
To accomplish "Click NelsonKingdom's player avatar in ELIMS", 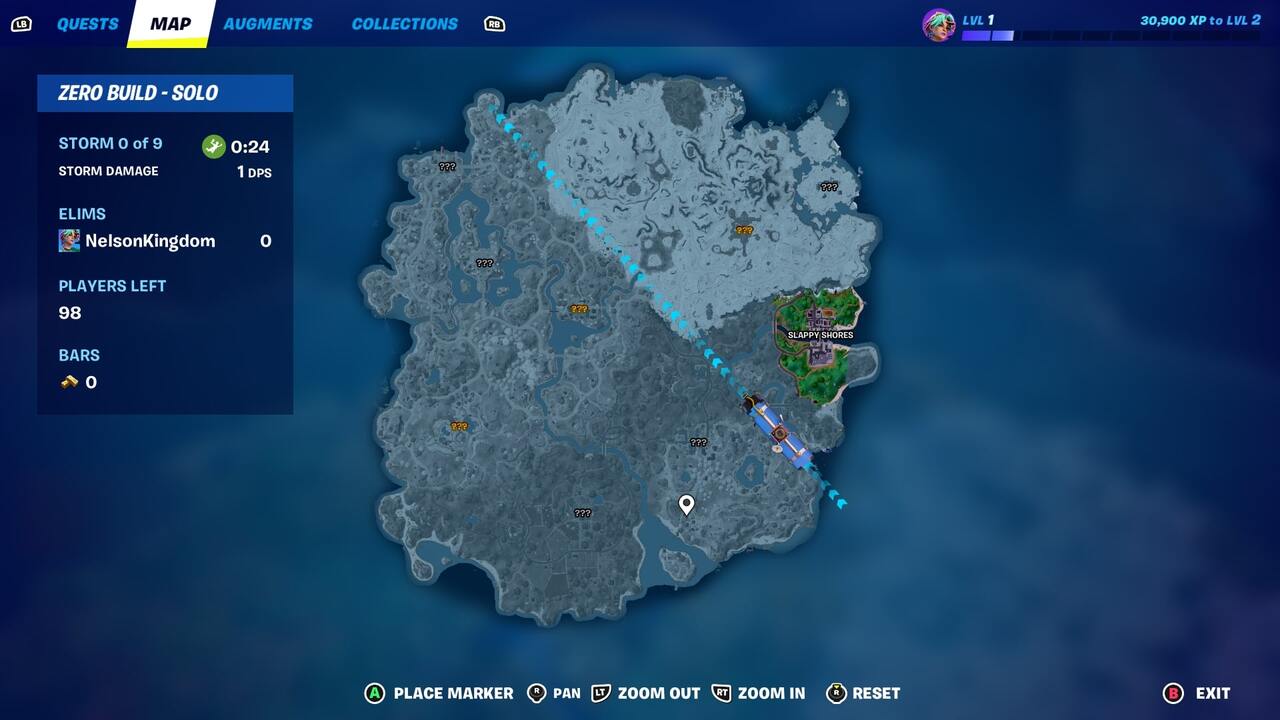I will [68, 240].
